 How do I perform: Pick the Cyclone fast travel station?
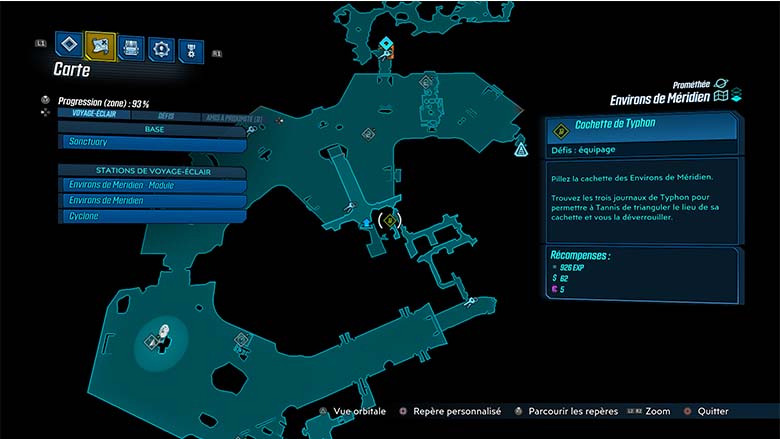click(153, 215)
